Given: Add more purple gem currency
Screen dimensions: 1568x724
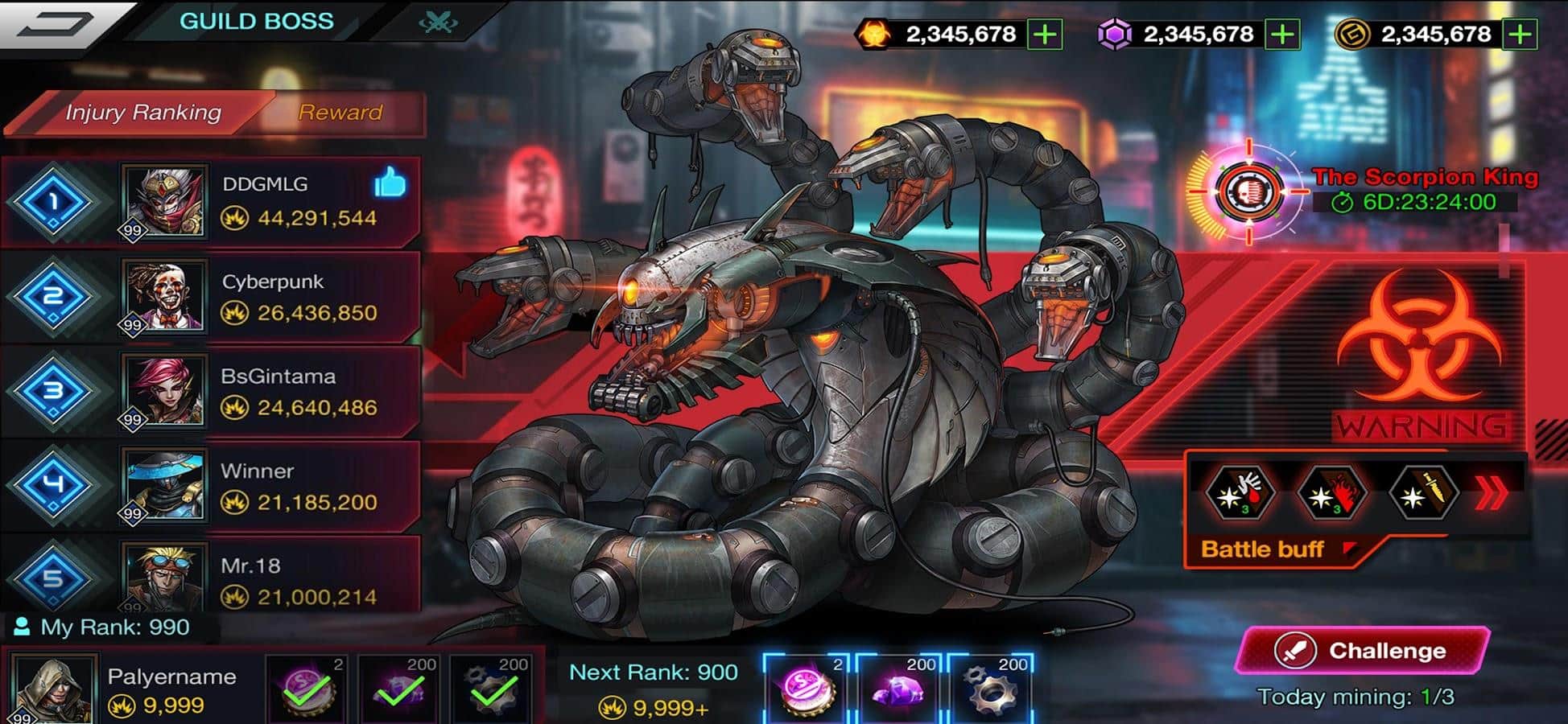Looking at the screenshot, I should click(1282, 35).
